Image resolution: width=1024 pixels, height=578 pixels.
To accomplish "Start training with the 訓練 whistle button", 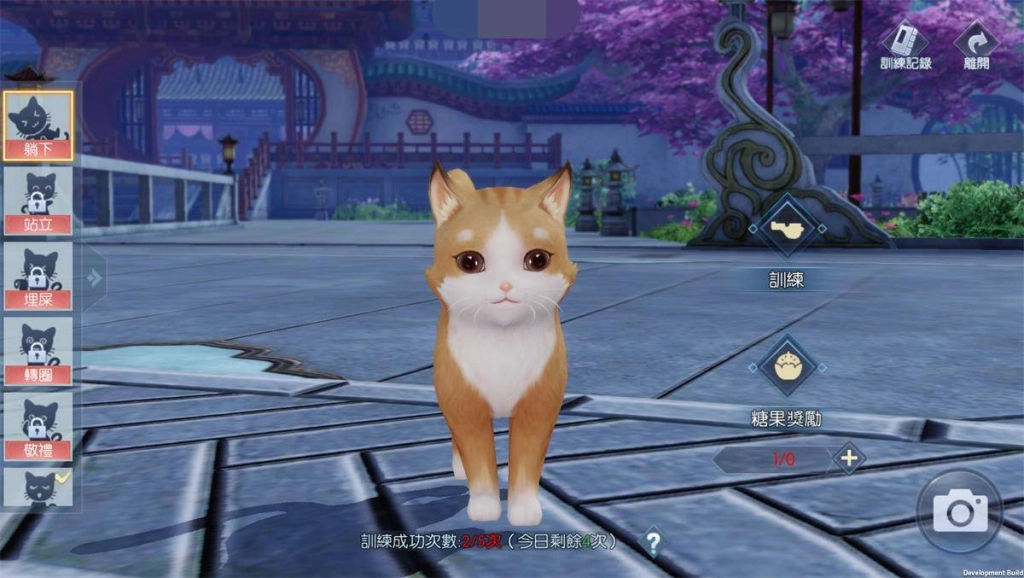I will [x=787, y=230].
